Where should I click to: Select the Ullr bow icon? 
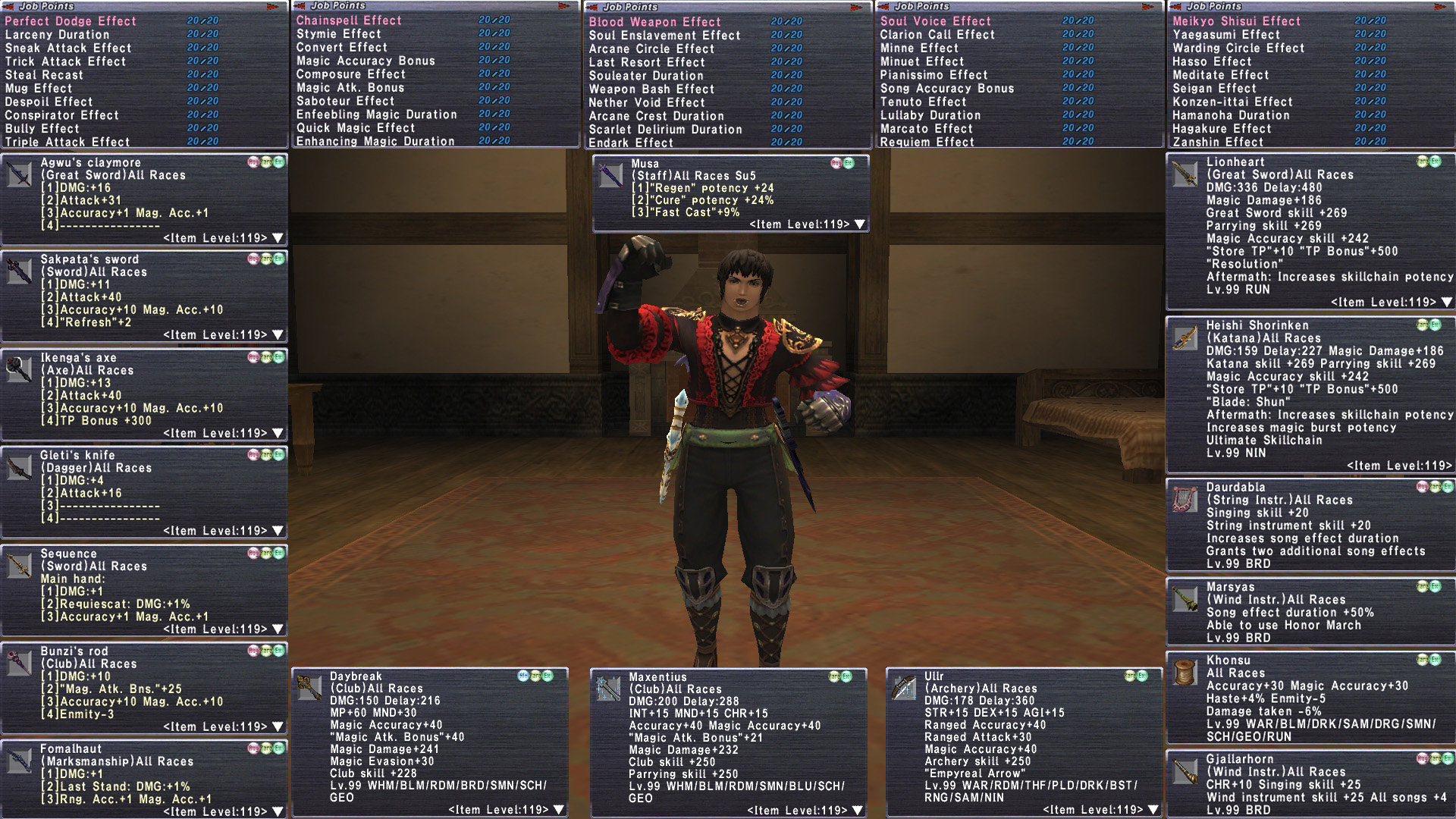(x=904, y=688)
